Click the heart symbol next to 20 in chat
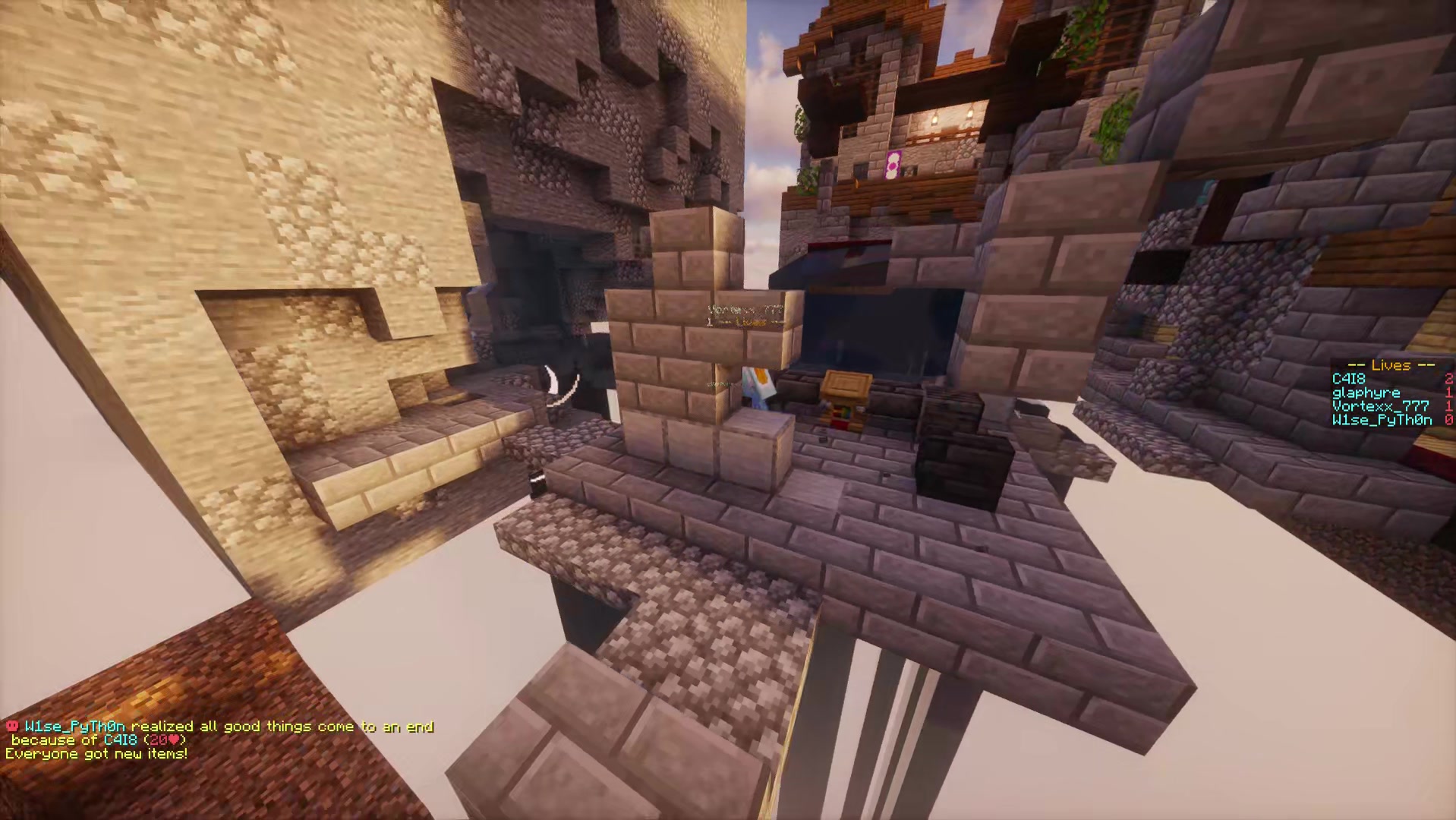 coord(175,738)
